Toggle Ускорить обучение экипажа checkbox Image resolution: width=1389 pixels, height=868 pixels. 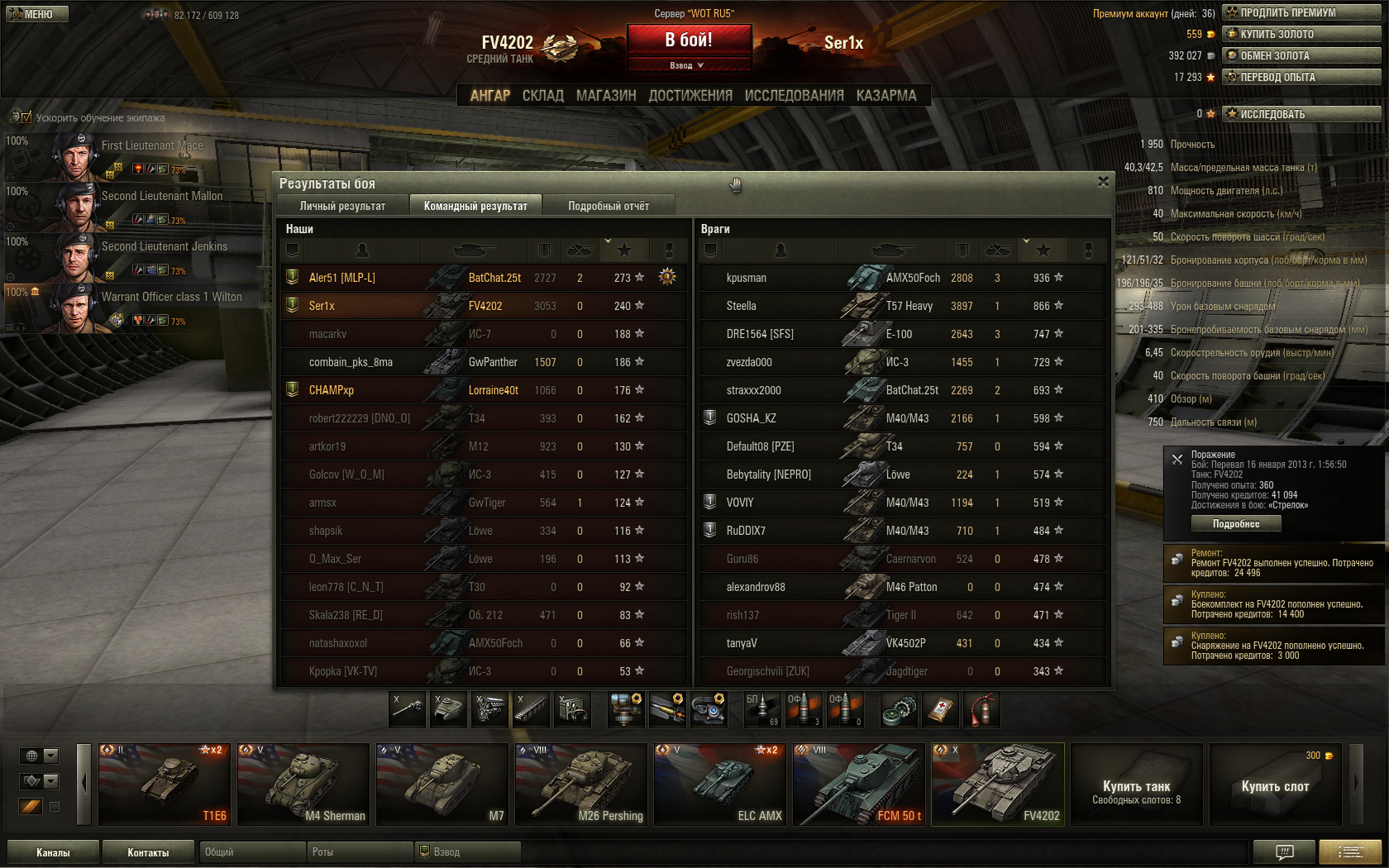click(x=26, y=117)
